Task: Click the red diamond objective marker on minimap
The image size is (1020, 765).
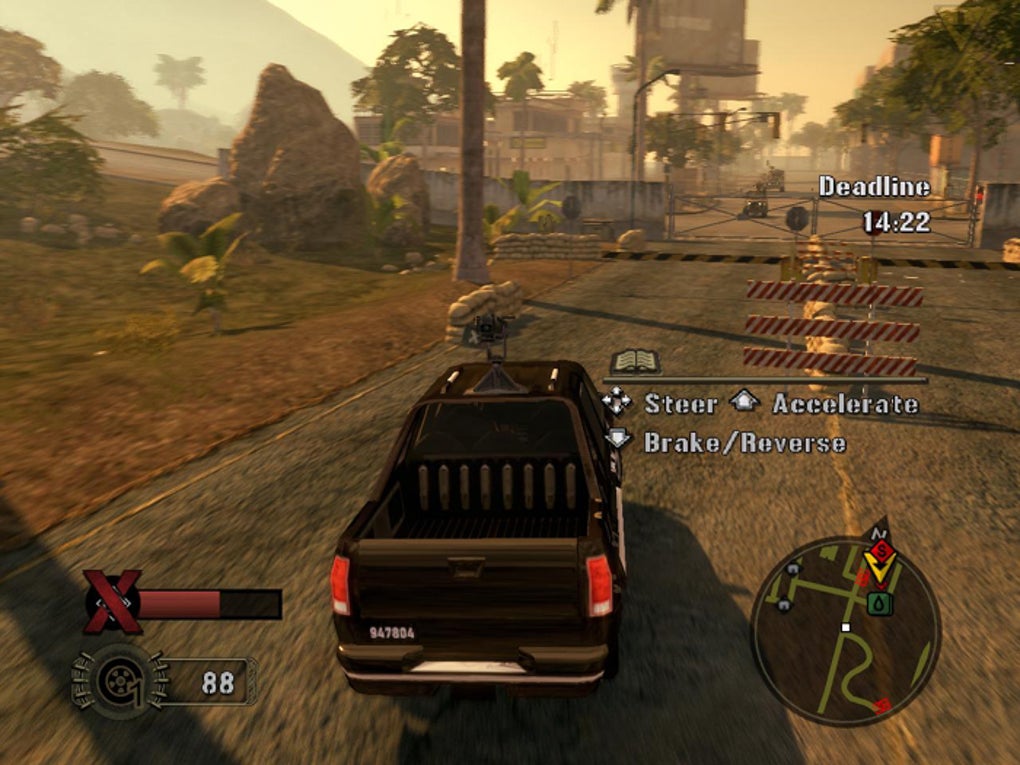Action: click(879, 549)
